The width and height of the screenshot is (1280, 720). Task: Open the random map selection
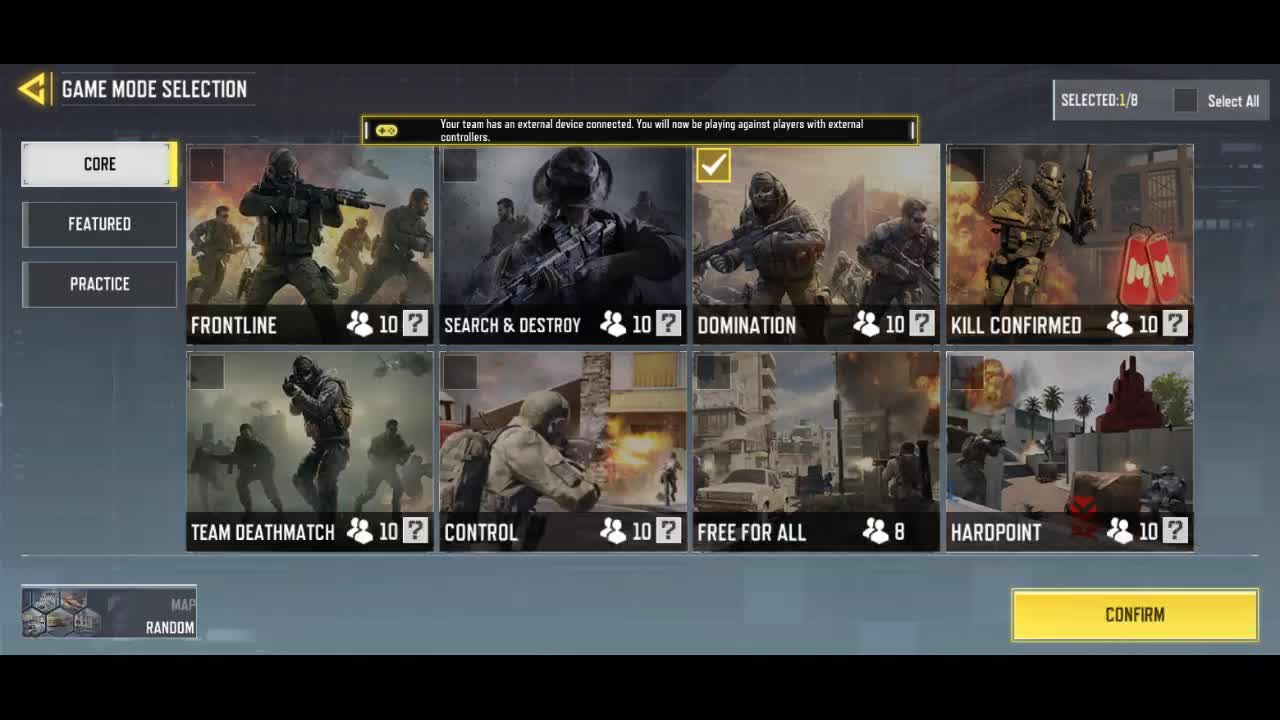109,612
